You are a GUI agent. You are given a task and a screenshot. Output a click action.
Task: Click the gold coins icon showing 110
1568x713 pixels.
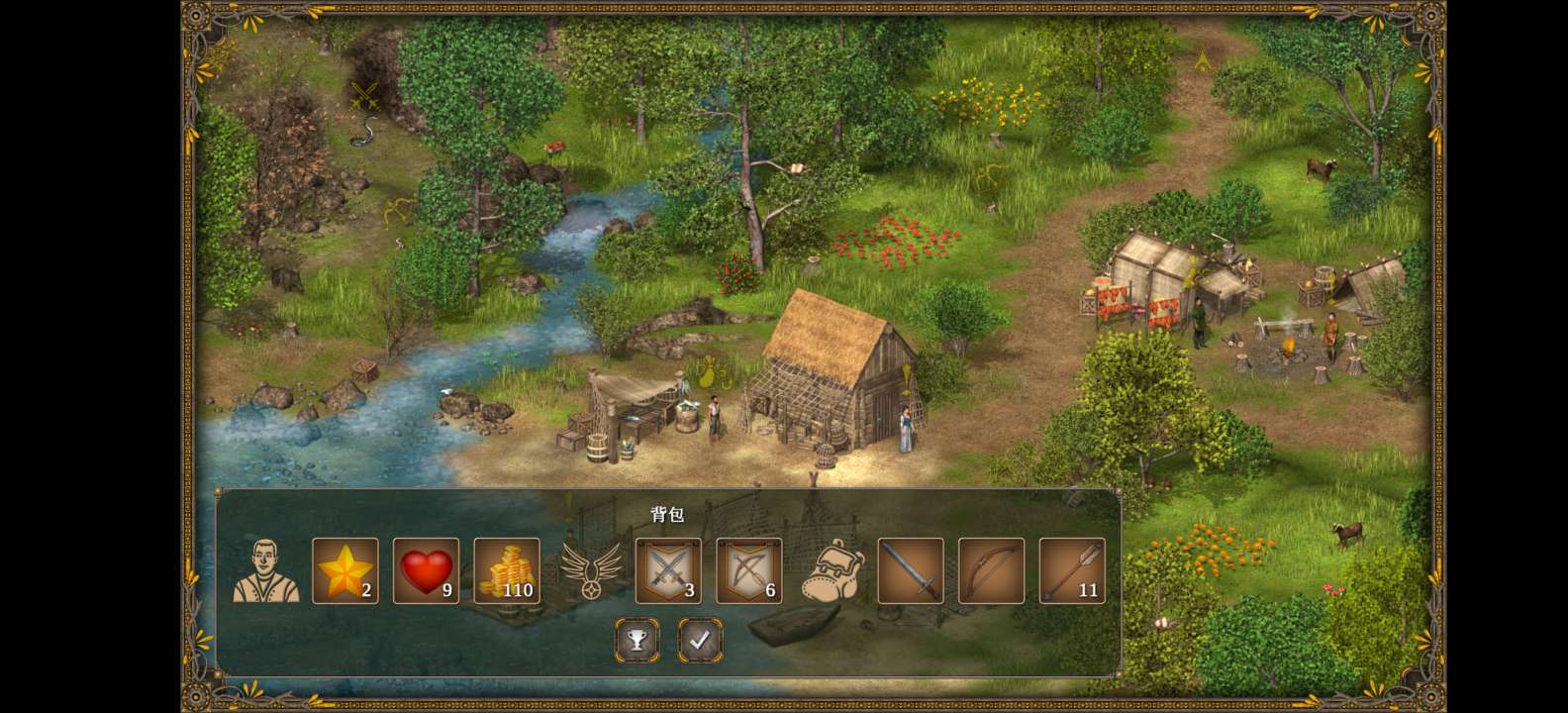coord(506,571)
